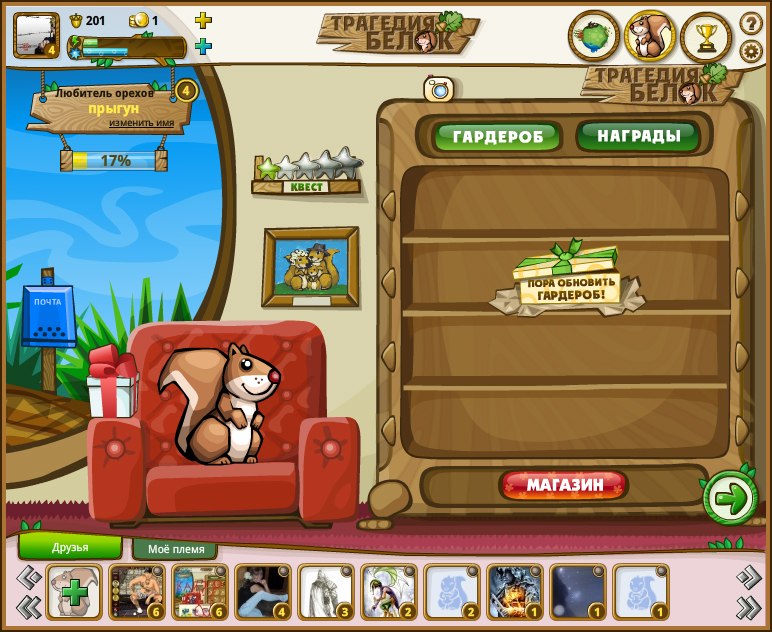Open the trophy ratings screen
The width and height of the screenshot is (772, 632).
click(706, 38)
